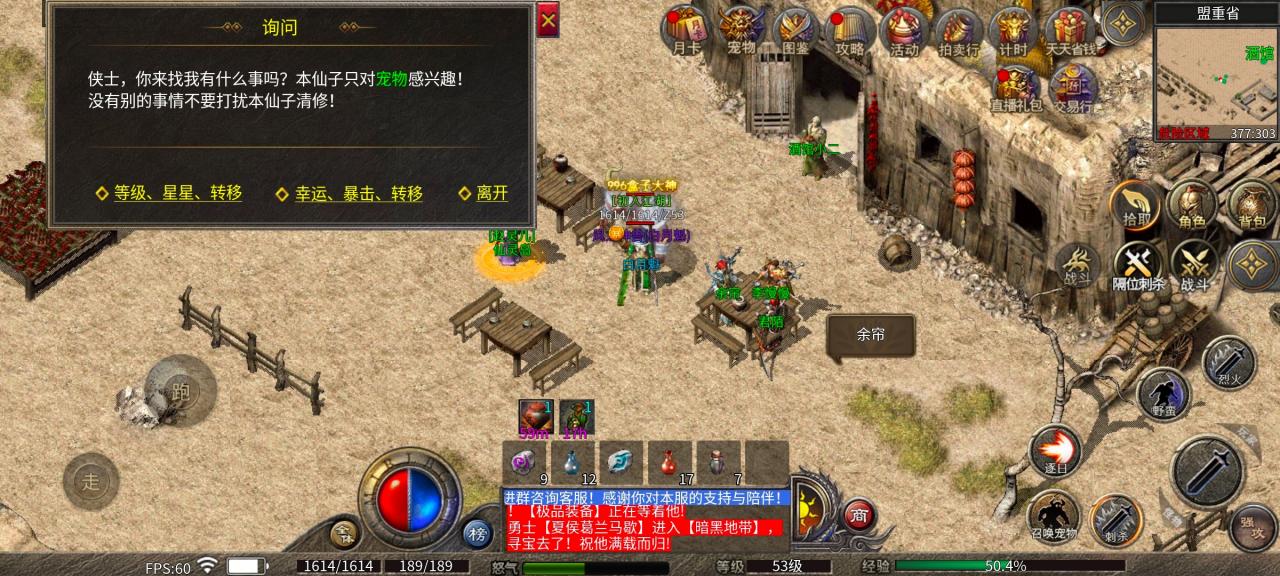Open the 商 shop button
Viewport: 1280px width, 576px height.
pyautogui.click(x=858, y=515)
